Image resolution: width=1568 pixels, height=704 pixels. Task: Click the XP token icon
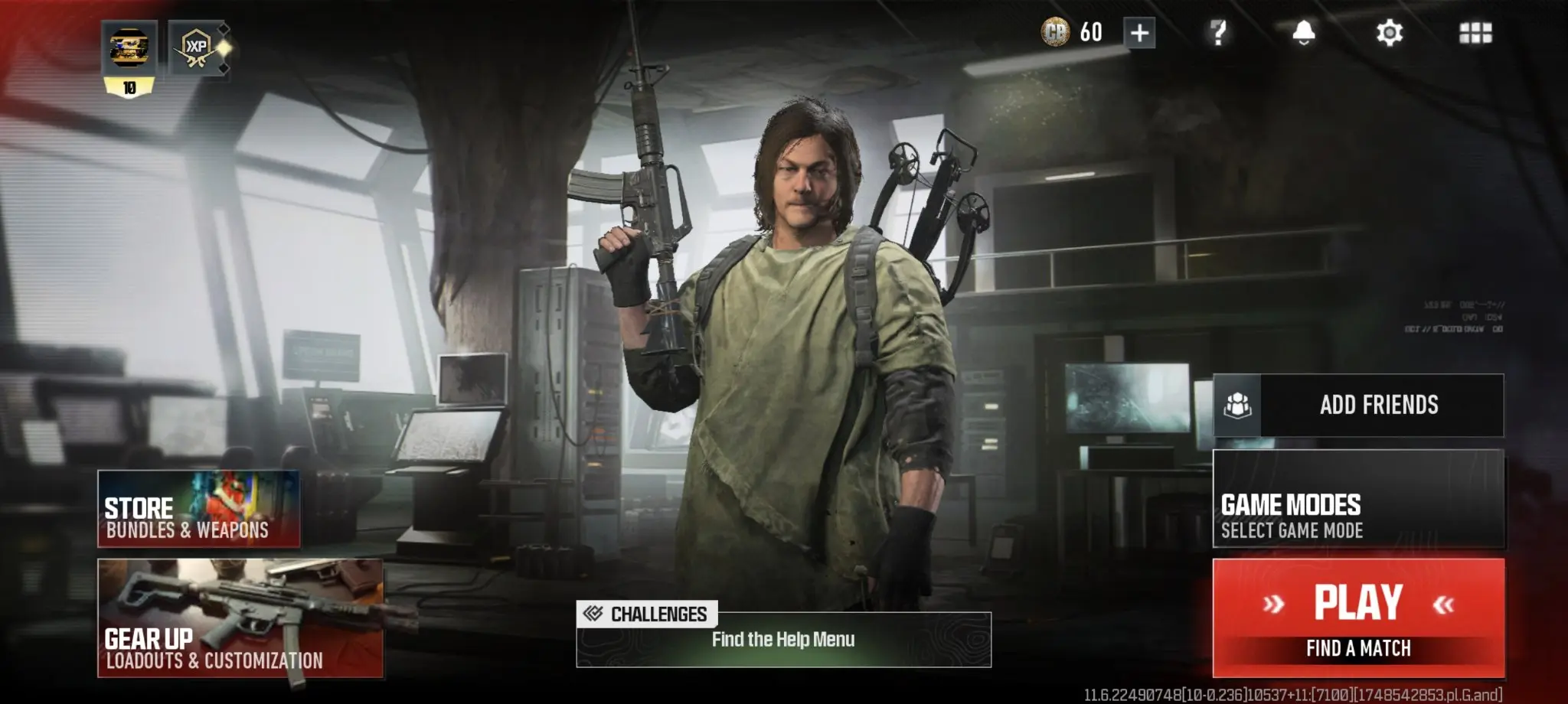[x=198, y=48]
